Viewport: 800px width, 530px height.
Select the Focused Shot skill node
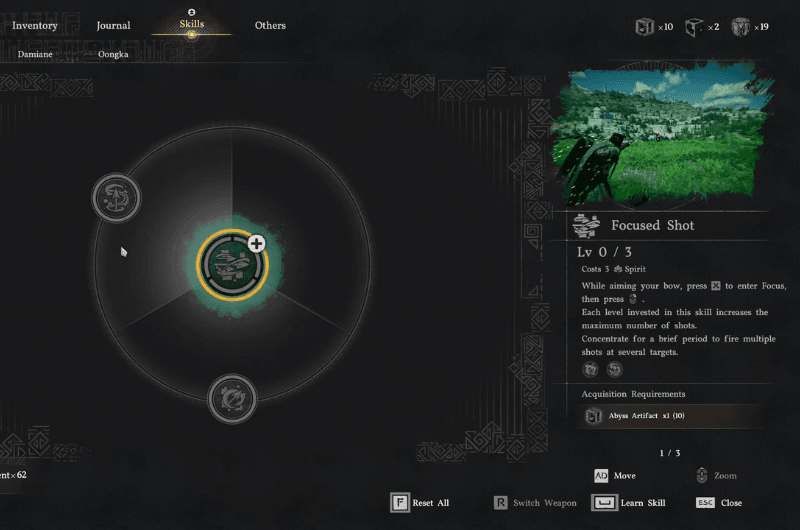click(x=232, y=264)
